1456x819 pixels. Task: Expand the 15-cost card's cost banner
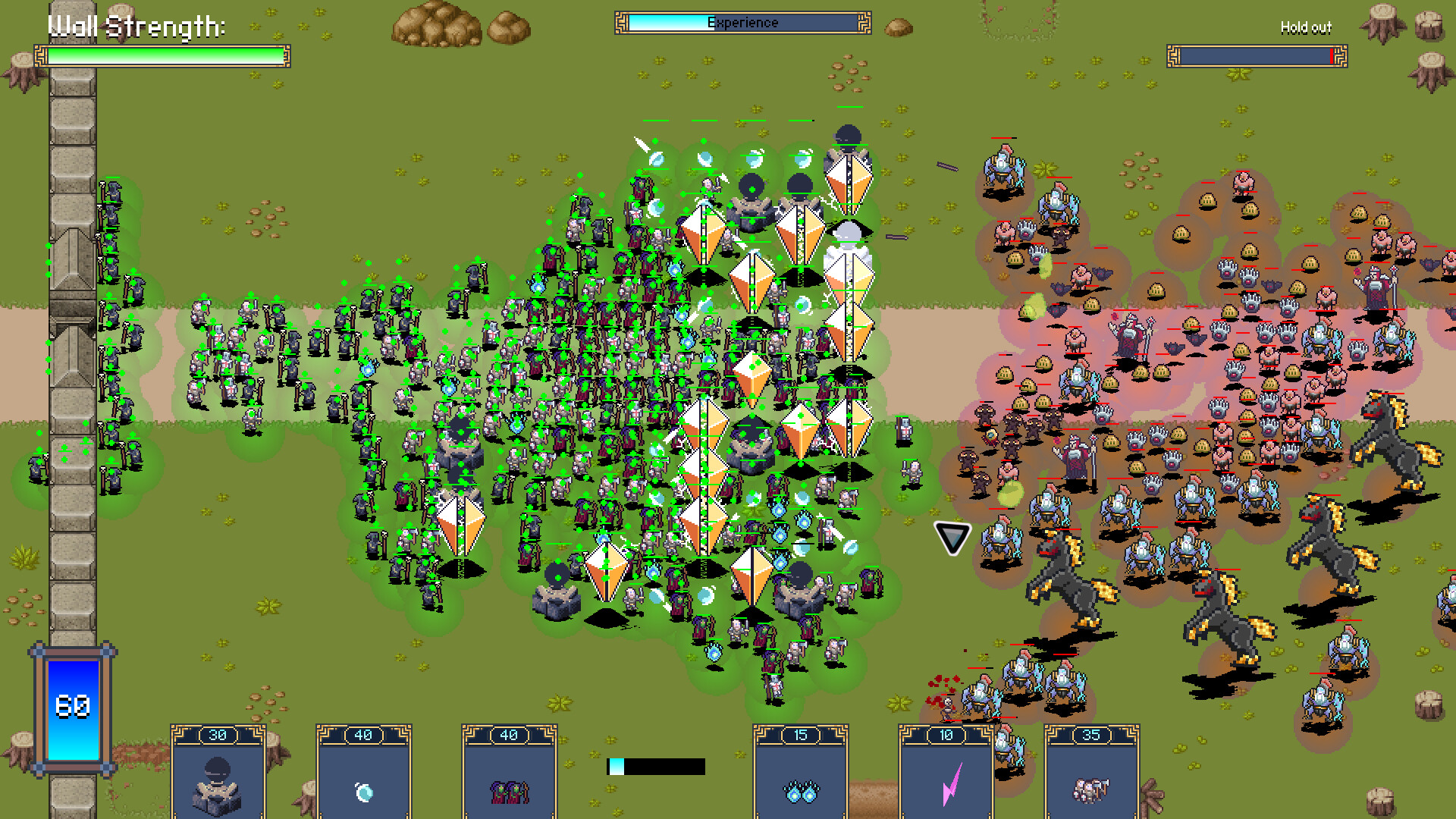coord(800,734)
